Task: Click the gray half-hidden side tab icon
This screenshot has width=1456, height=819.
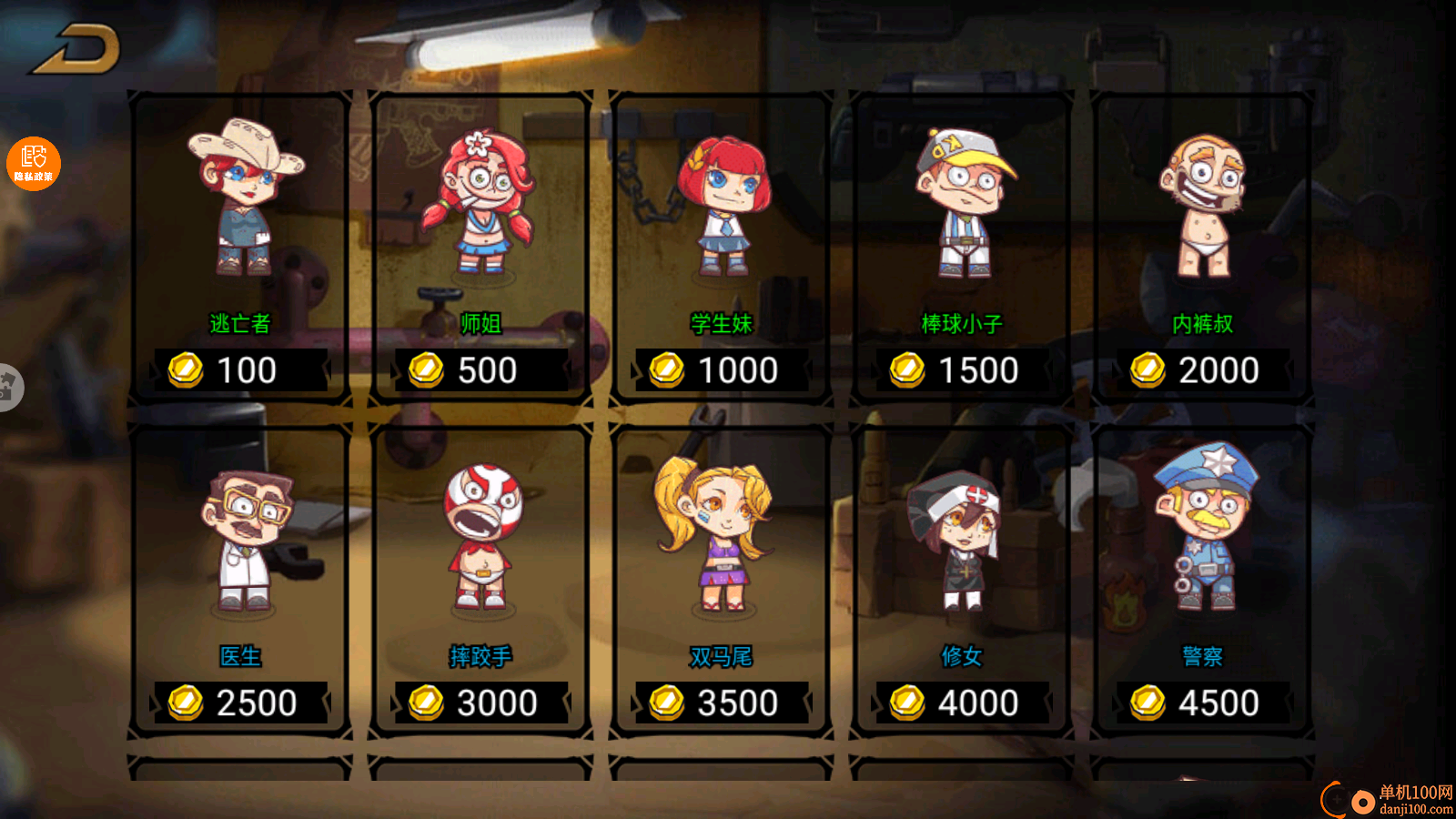Action: pos(9,387)
